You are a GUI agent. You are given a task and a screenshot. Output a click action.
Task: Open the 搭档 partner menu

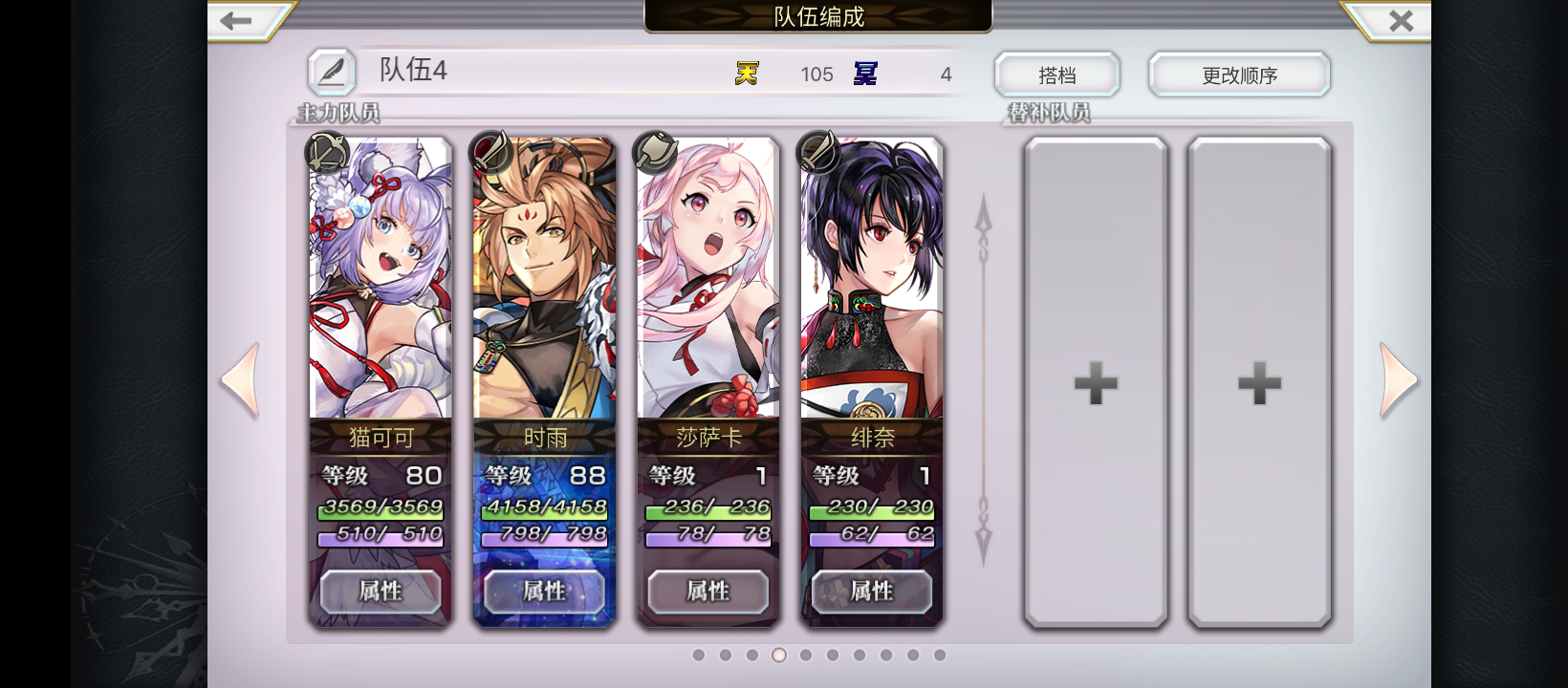[1057, 75]
